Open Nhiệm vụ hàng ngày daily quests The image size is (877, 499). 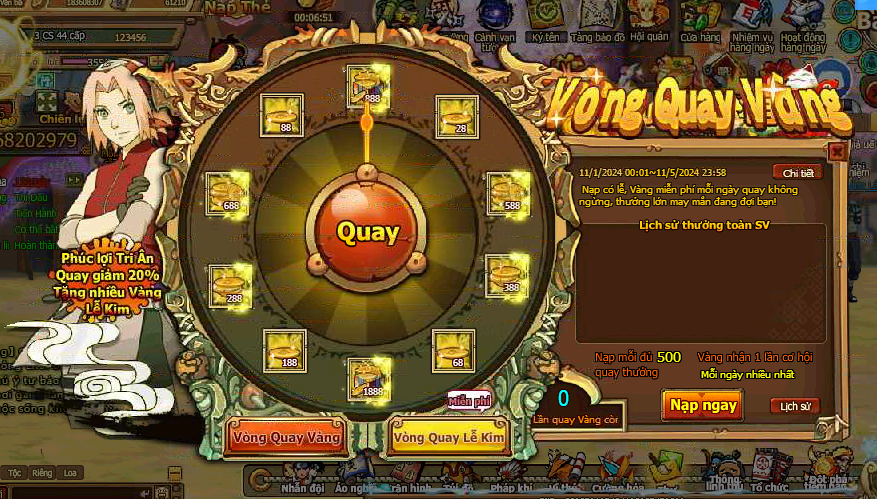(x=752, y=22)
